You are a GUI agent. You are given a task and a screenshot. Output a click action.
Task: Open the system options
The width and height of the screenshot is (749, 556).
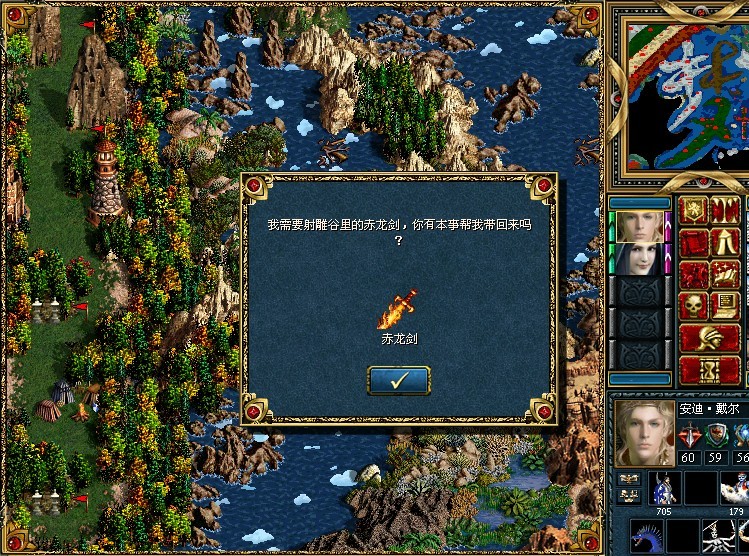point(726,307)
